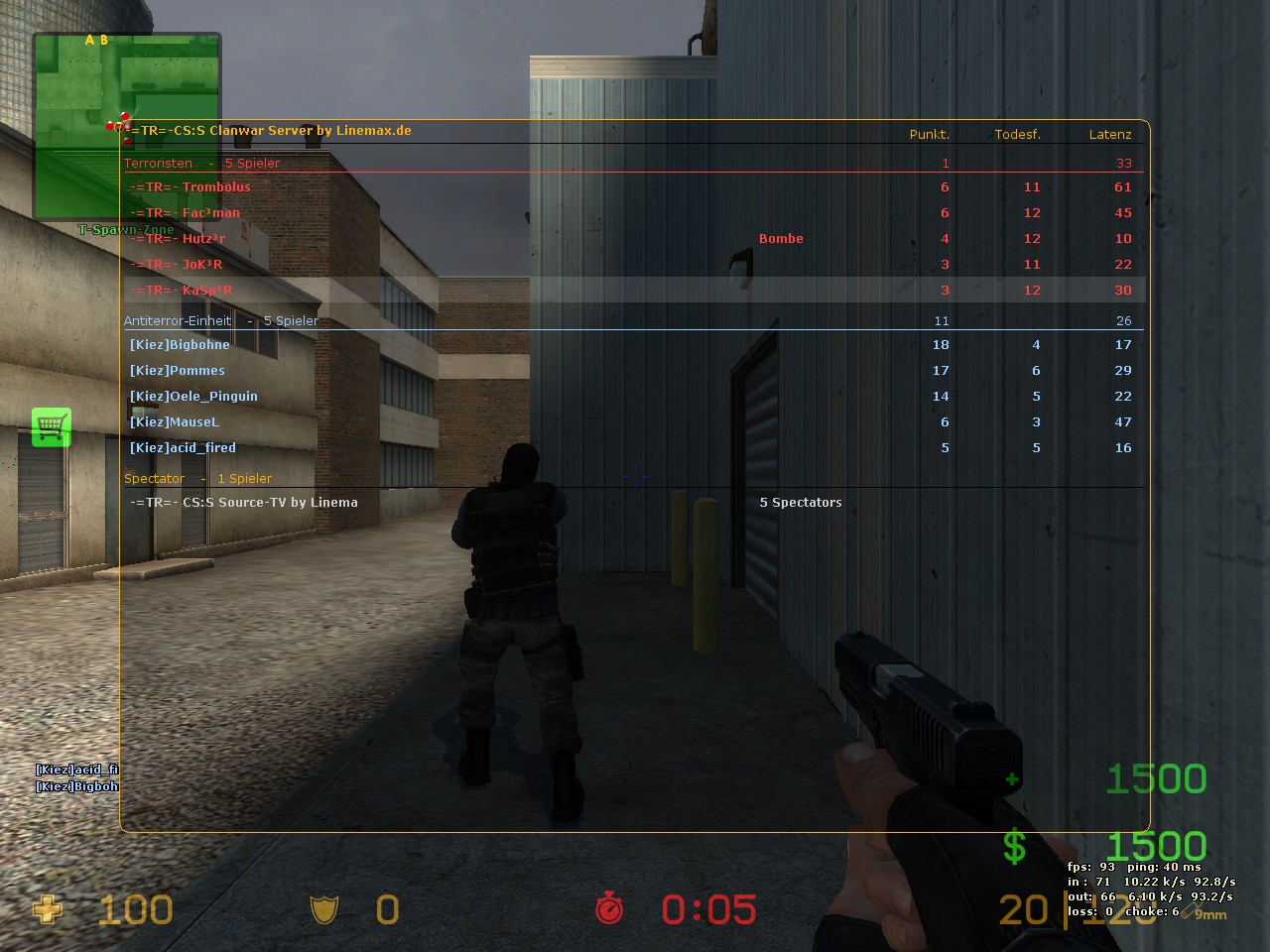Click the radar minimap
Image resolution: width=1270 pixels, height=952 pixels.
(x=126, y=125)
